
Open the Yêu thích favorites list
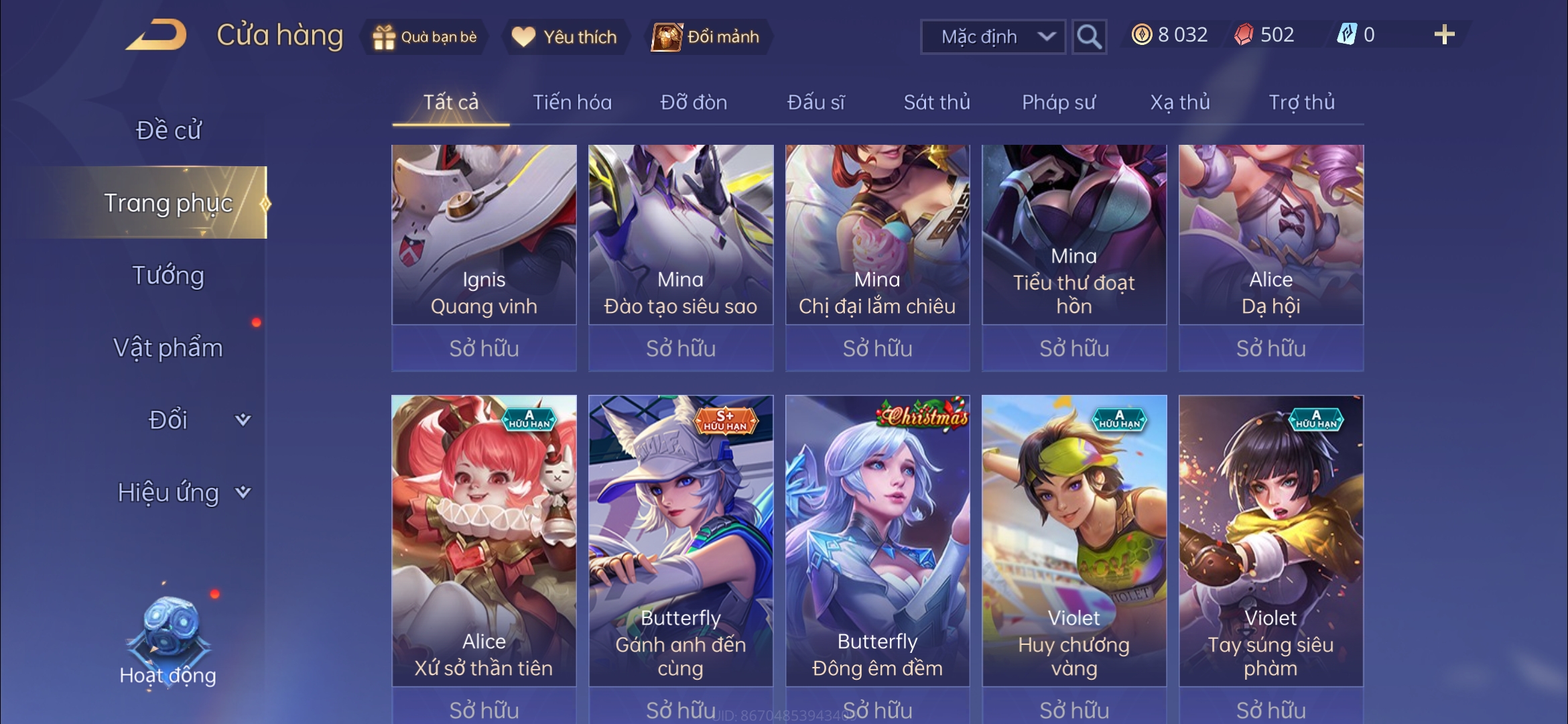click(564, 37)
